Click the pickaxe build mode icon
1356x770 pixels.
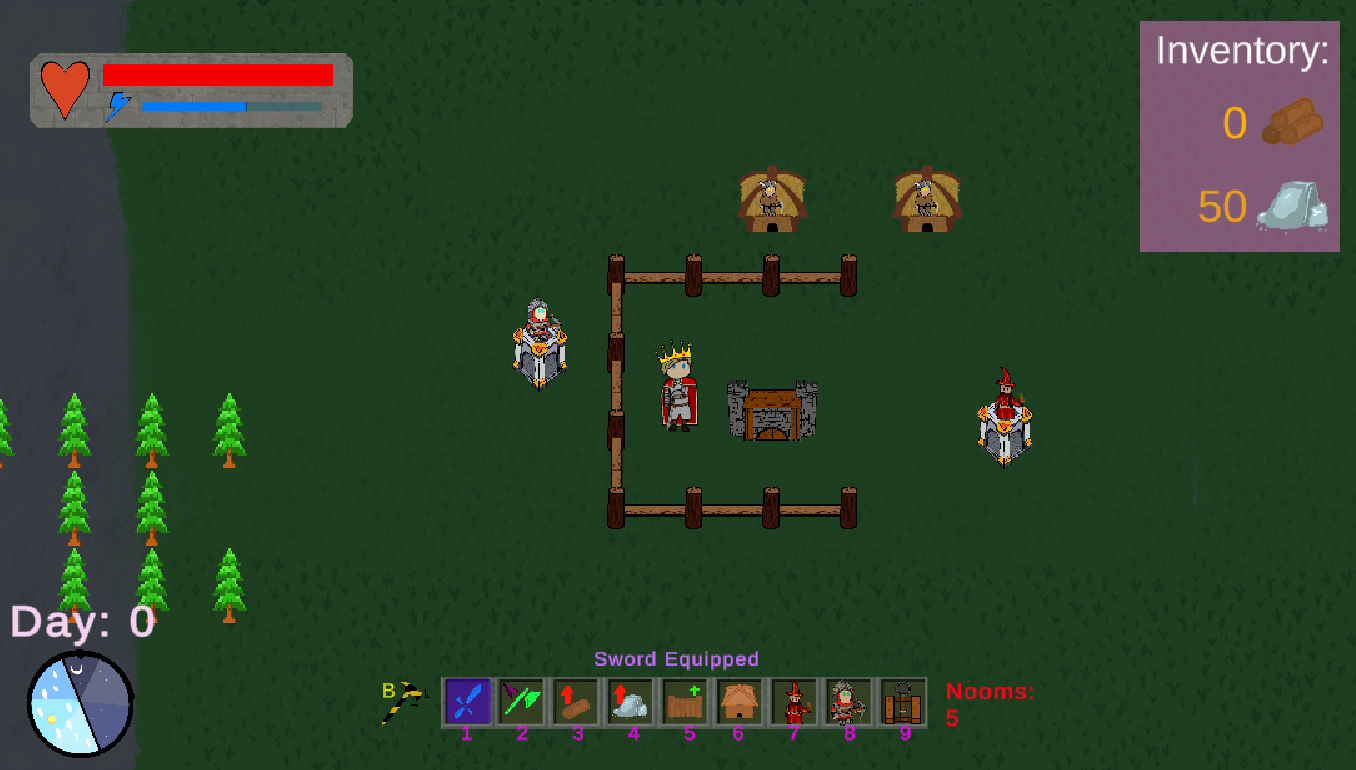point(404,701)
